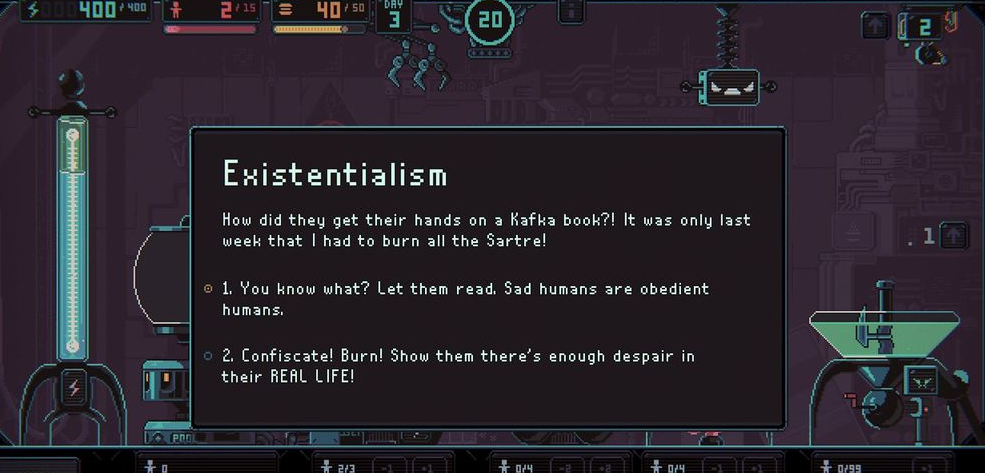This screenshot has height=473, width=985.
Task: Click the up arrow beside the 2 counter
Action: [876, 27]
